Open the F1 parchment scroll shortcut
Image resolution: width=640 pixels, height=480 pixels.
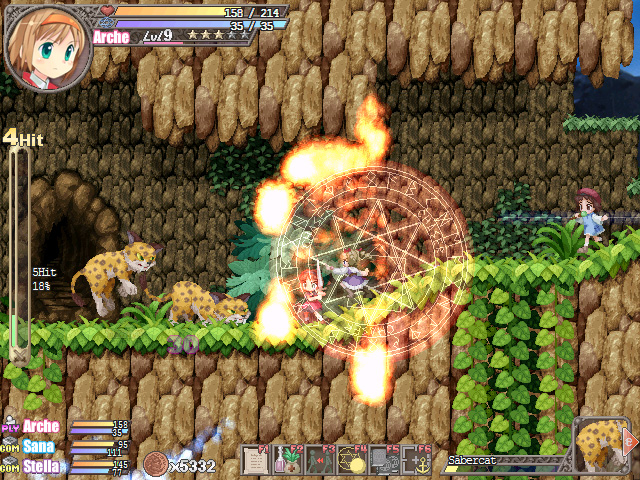[x=257, y=461]
